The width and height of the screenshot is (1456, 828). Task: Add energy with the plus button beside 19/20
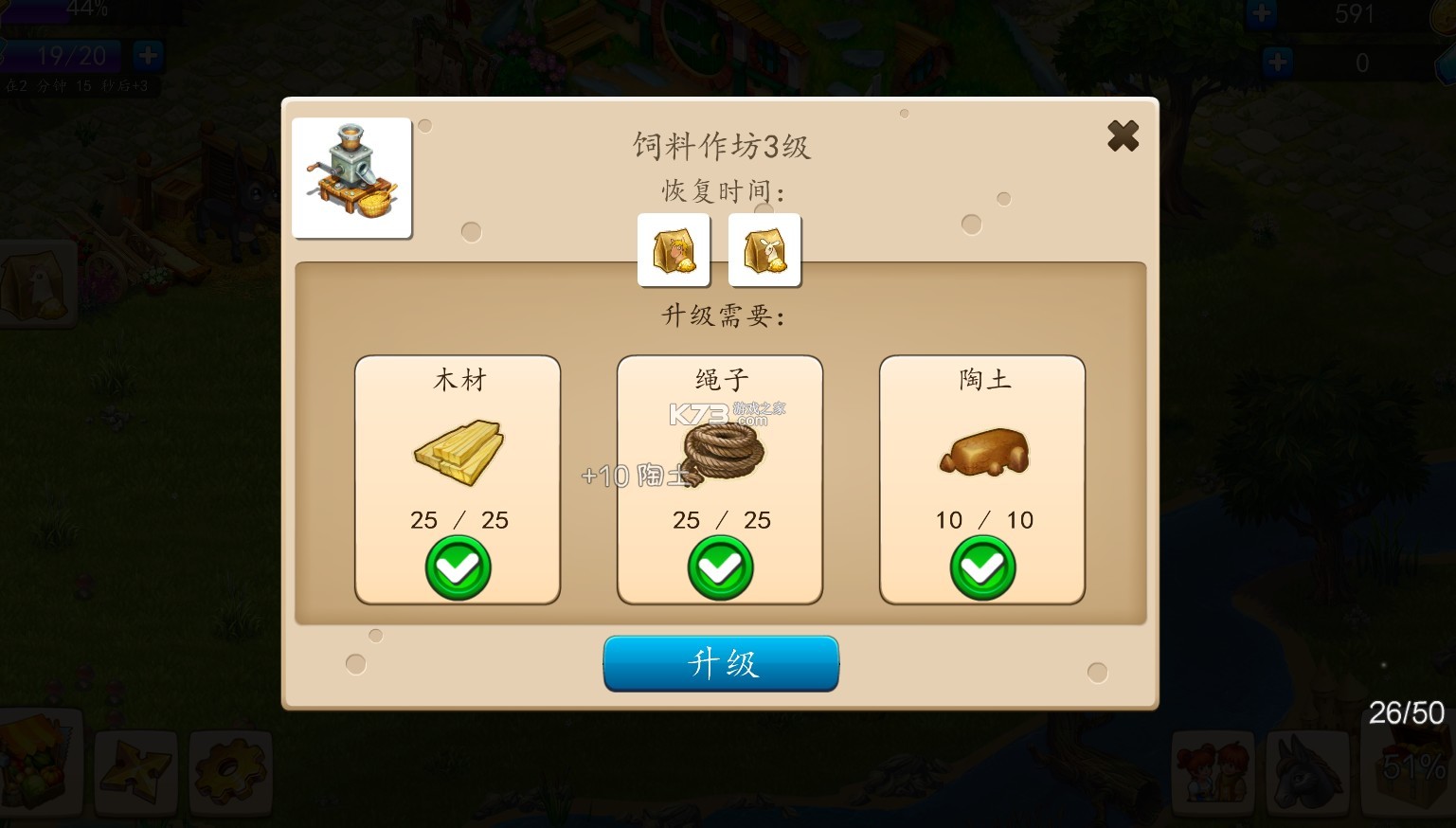(x=148, y=56)
